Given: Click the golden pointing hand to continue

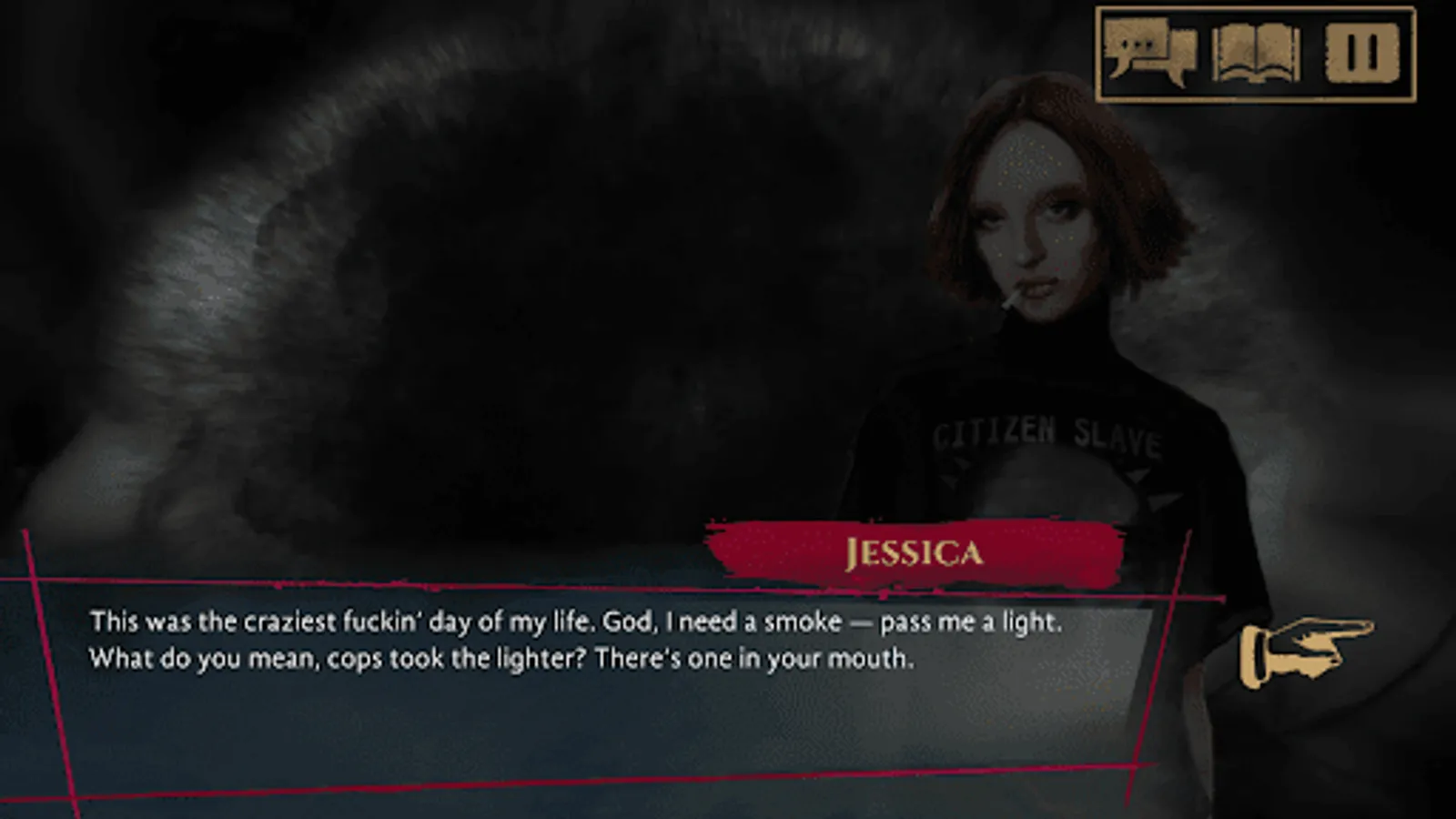Looking at the screenshot, I should (1308, 651).
